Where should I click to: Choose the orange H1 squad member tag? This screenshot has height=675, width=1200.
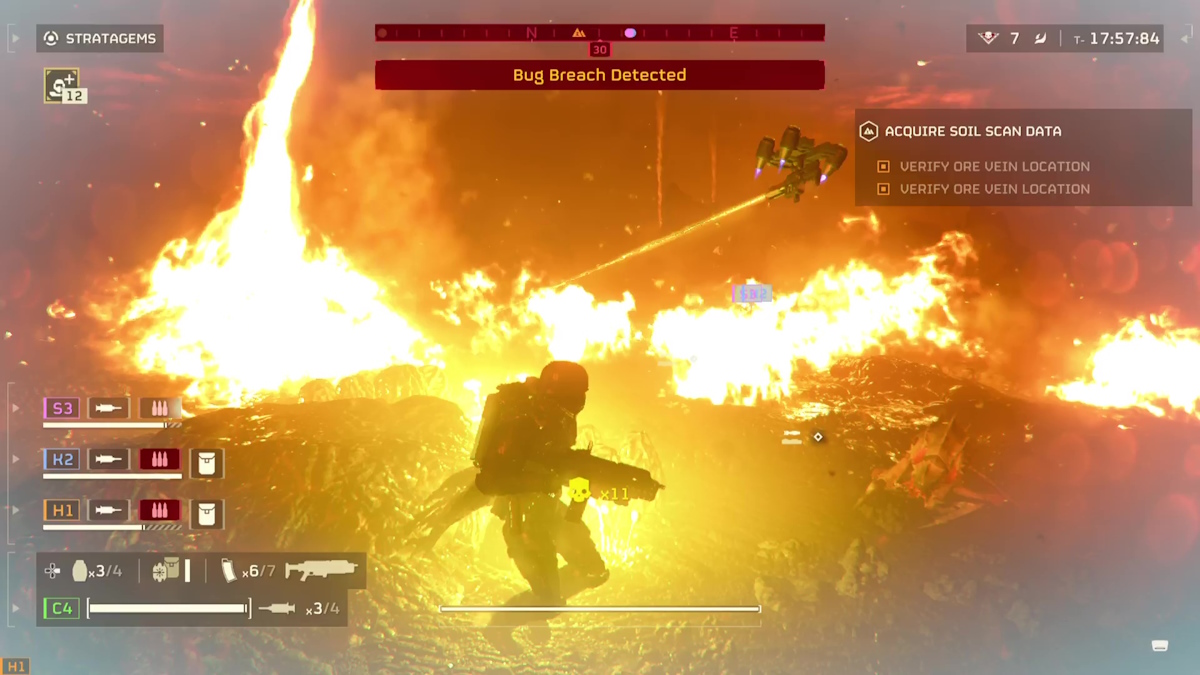[62, 510]
